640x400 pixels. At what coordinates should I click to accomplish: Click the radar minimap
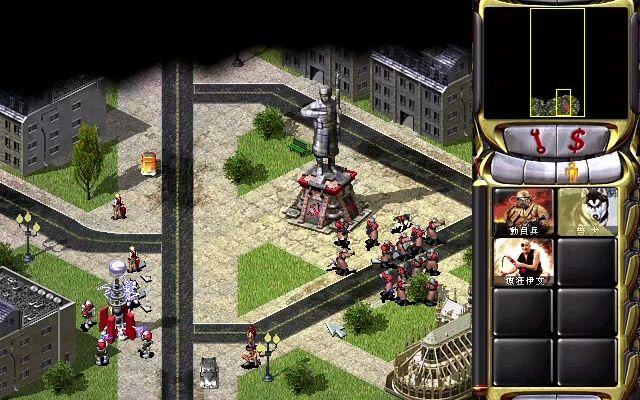tap(557, 62)
